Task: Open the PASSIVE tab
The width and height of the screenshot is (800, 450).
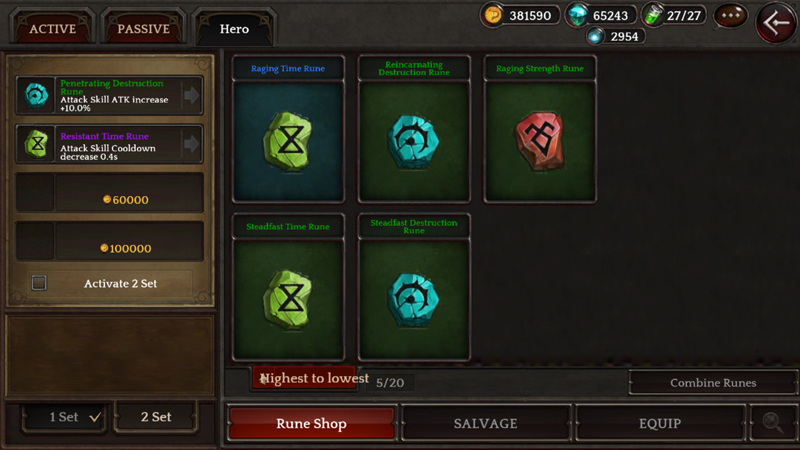Action: tap(143, 28)
